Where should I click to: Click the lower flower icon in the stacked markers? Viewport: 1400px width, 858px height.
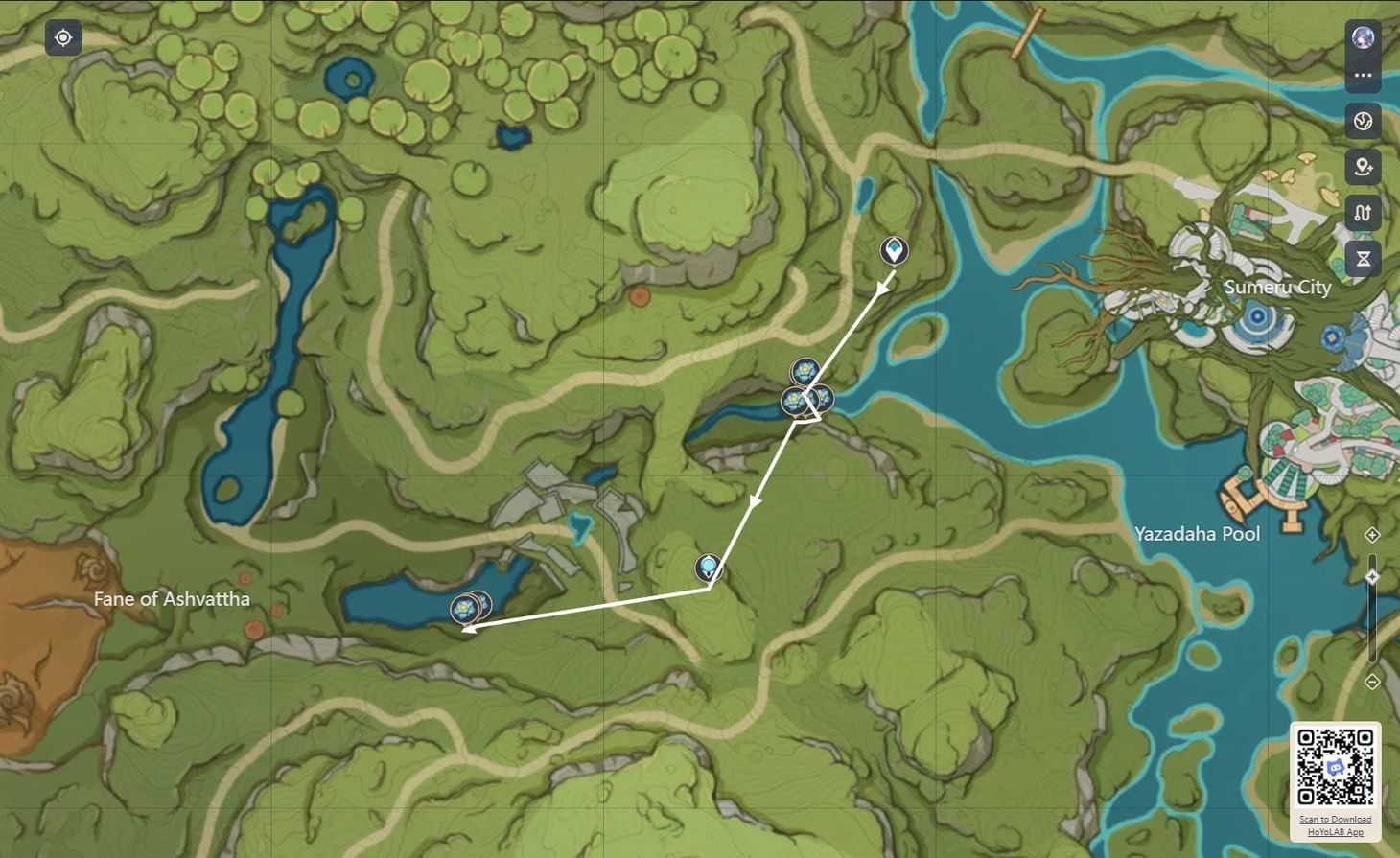pos(794,401)
